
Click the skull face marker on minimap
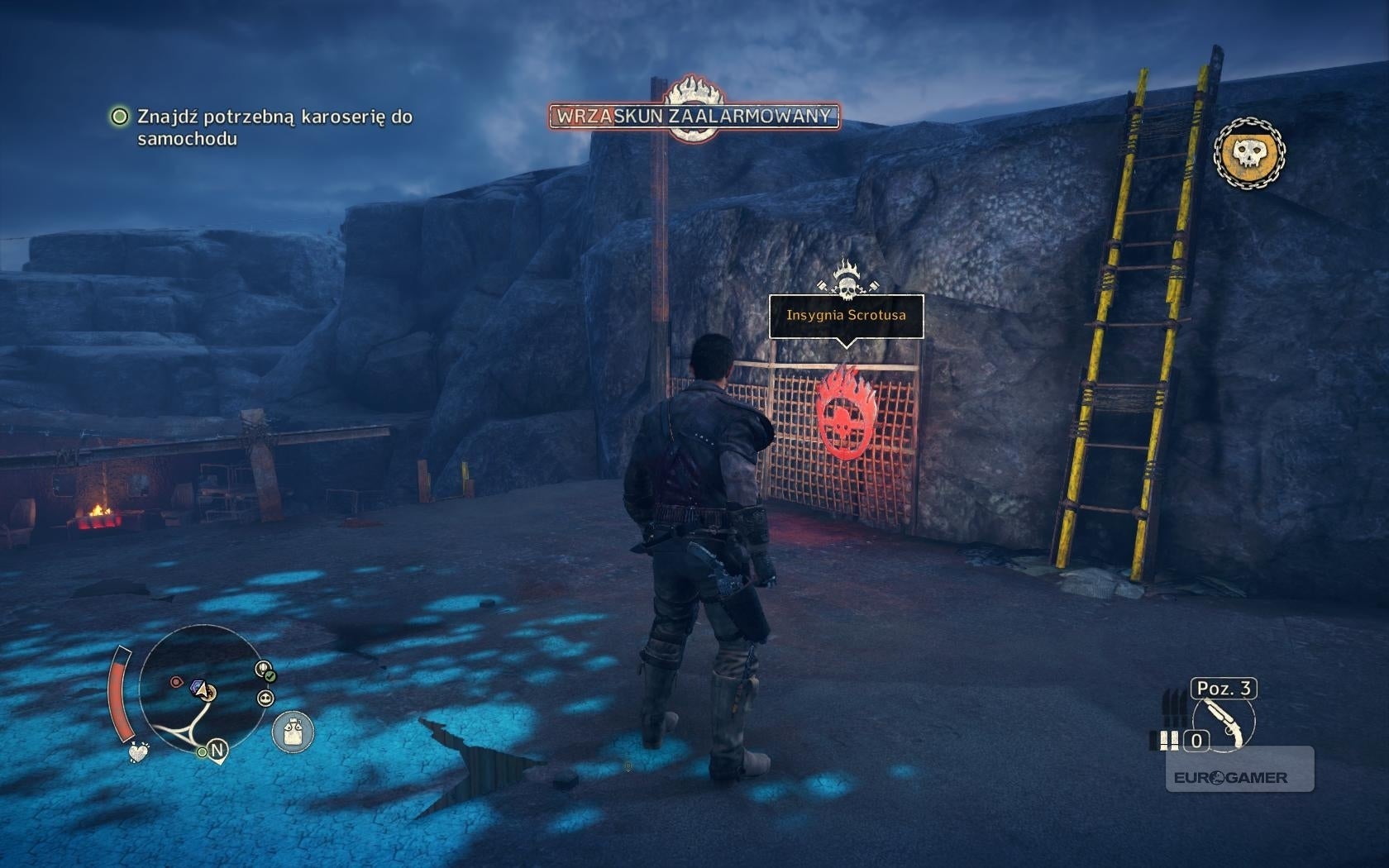pos(265,699)
